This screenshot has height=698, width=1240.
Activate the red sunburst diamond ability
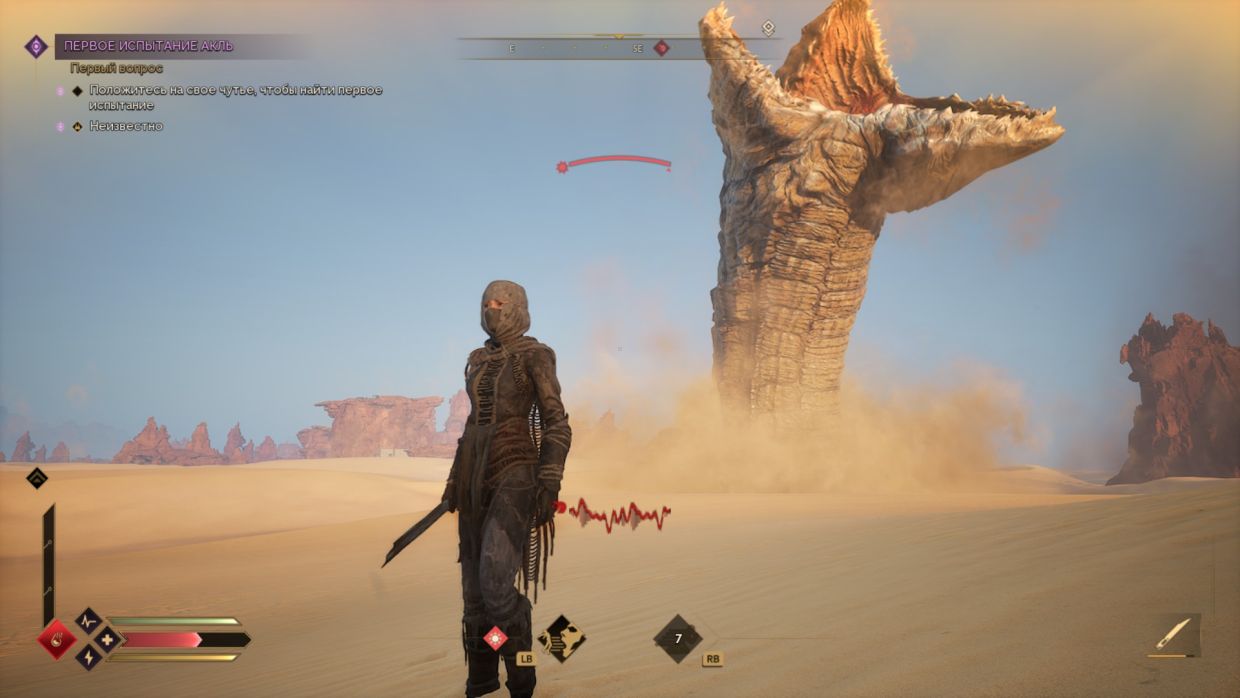[x=495, y=638]
